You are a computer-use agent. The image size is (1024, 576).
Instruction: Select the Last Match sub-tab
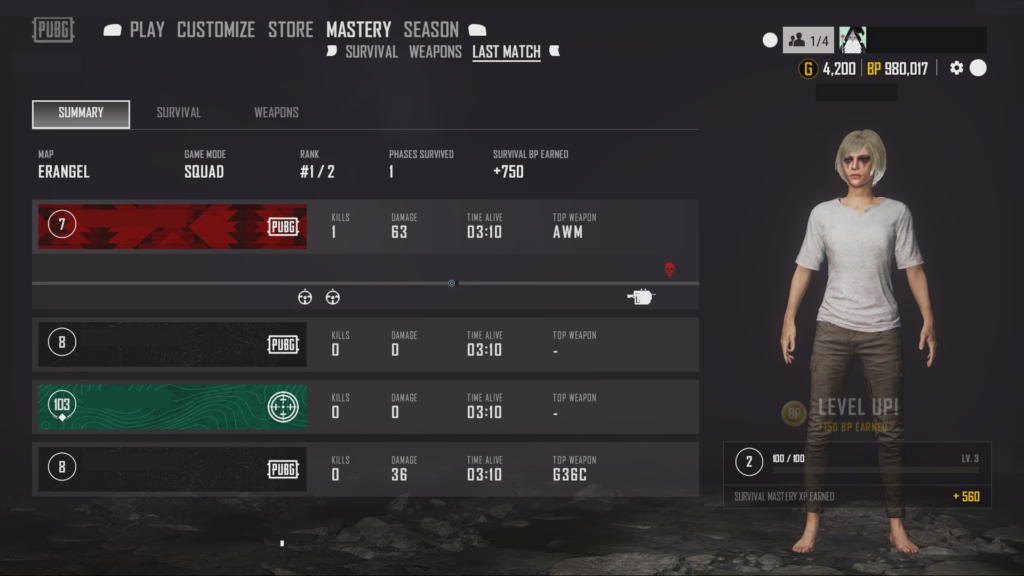[506, 52]
